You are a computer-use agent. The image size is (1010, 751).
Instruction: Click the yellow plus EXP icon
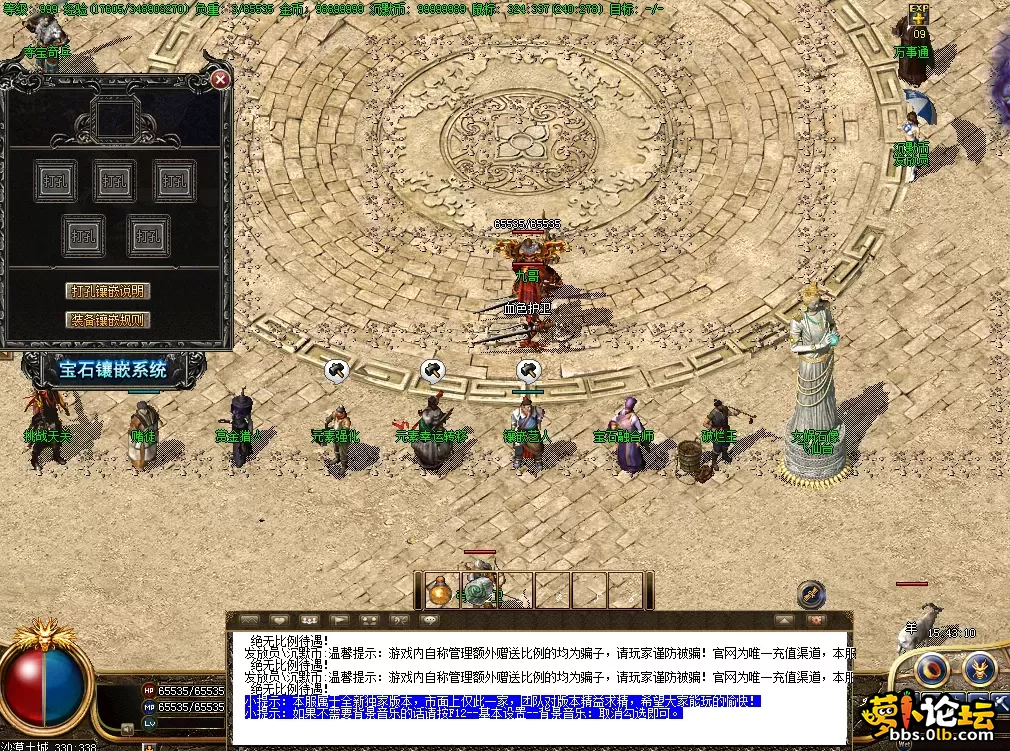(x=919, y=16)
